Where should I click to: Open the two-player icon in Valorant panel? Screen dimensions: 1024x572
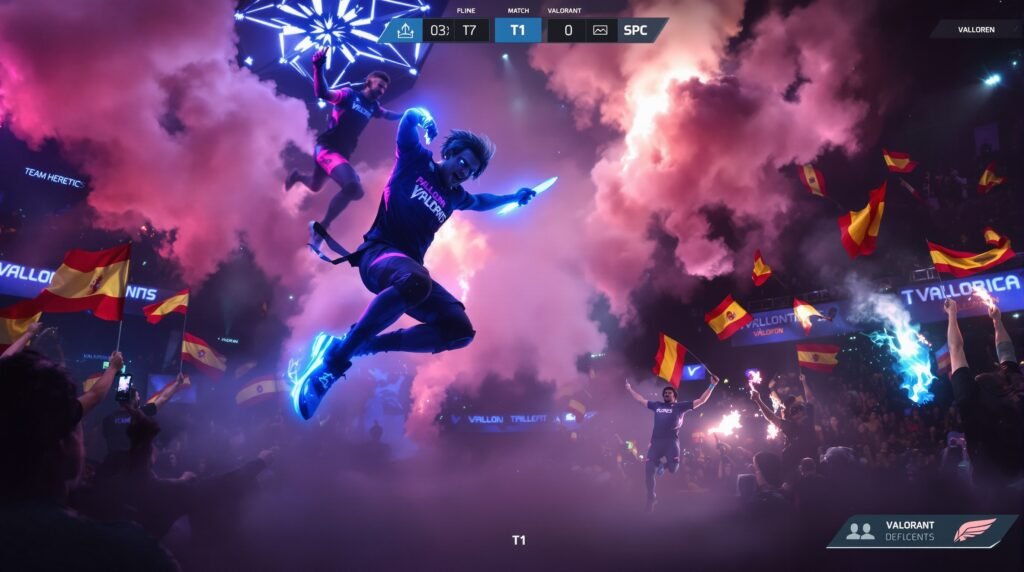point(859,531)
